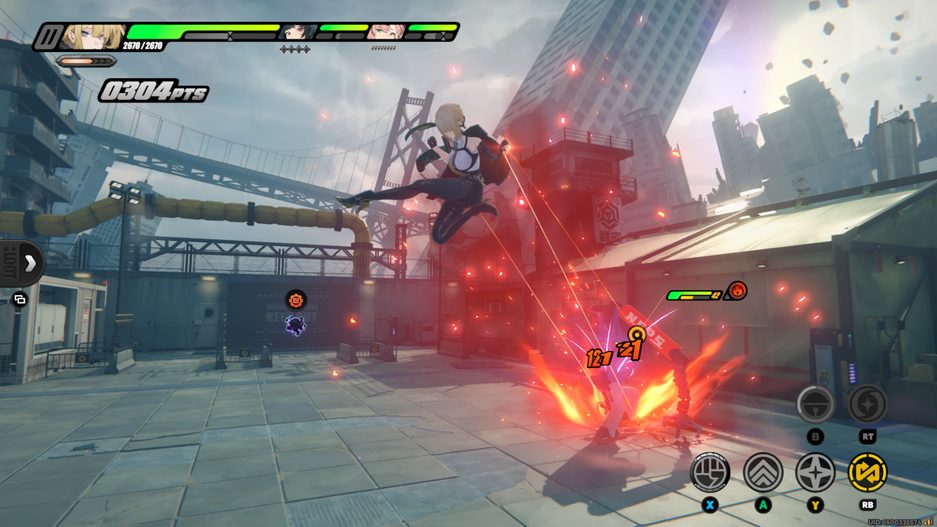Viewport: 937px width, 527px height.
Task: Activate the bell-shaped skill icon
Action: coord(815,404)
